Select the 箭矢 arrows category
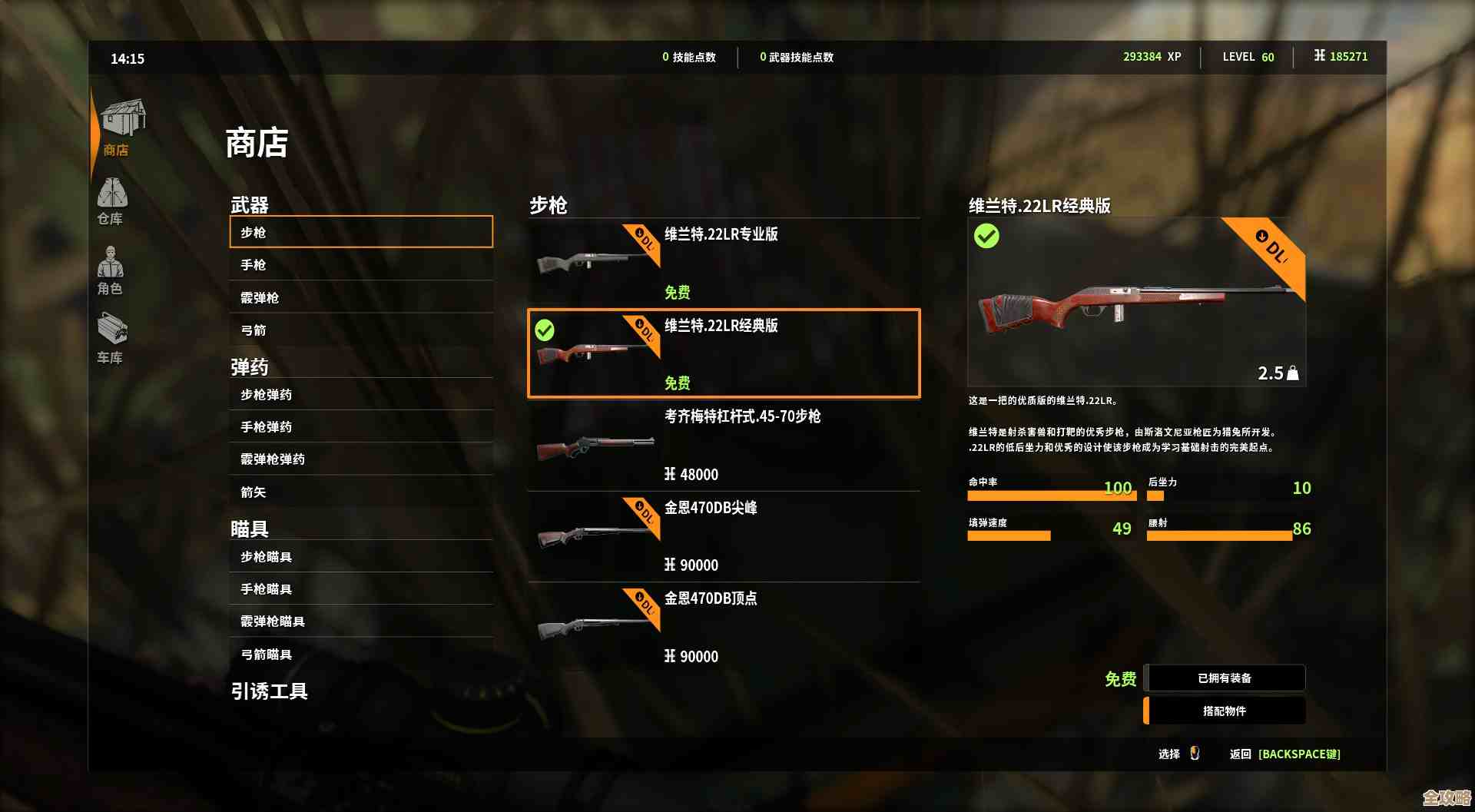The image size is (1475, 812). click(360, 492)
